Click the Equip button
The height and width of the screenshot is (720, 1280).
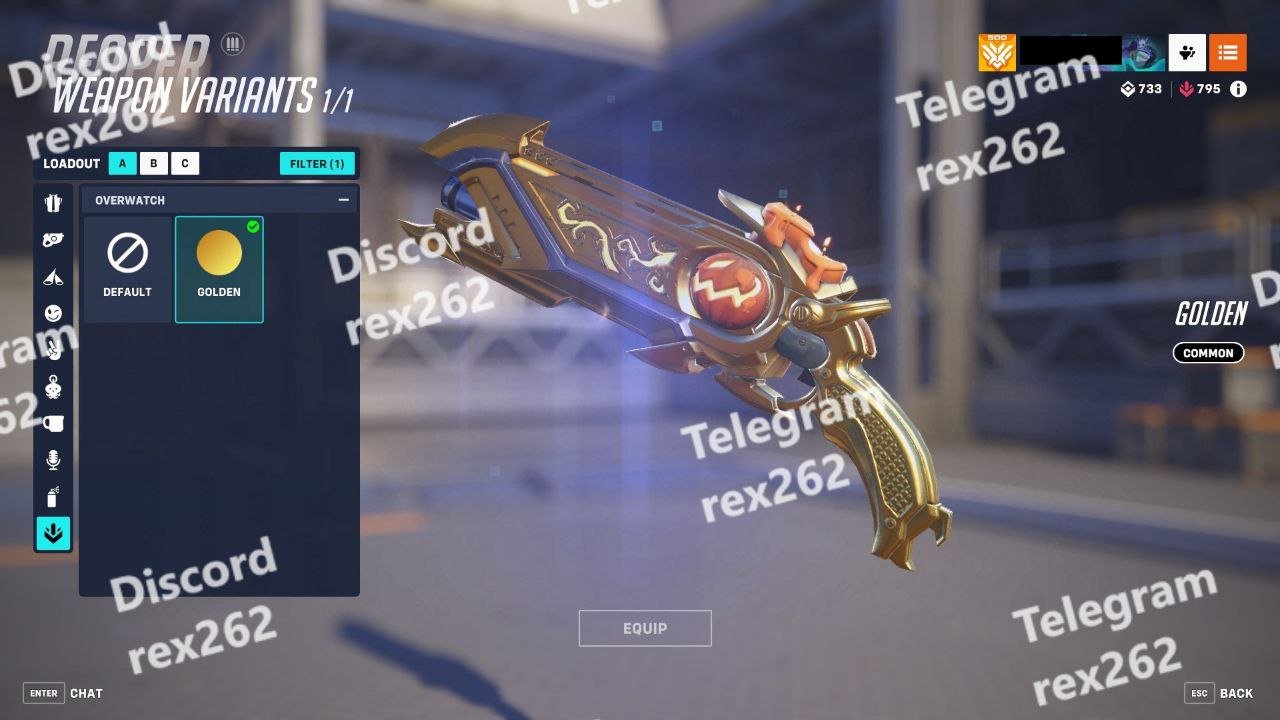[x=645, y=628]
